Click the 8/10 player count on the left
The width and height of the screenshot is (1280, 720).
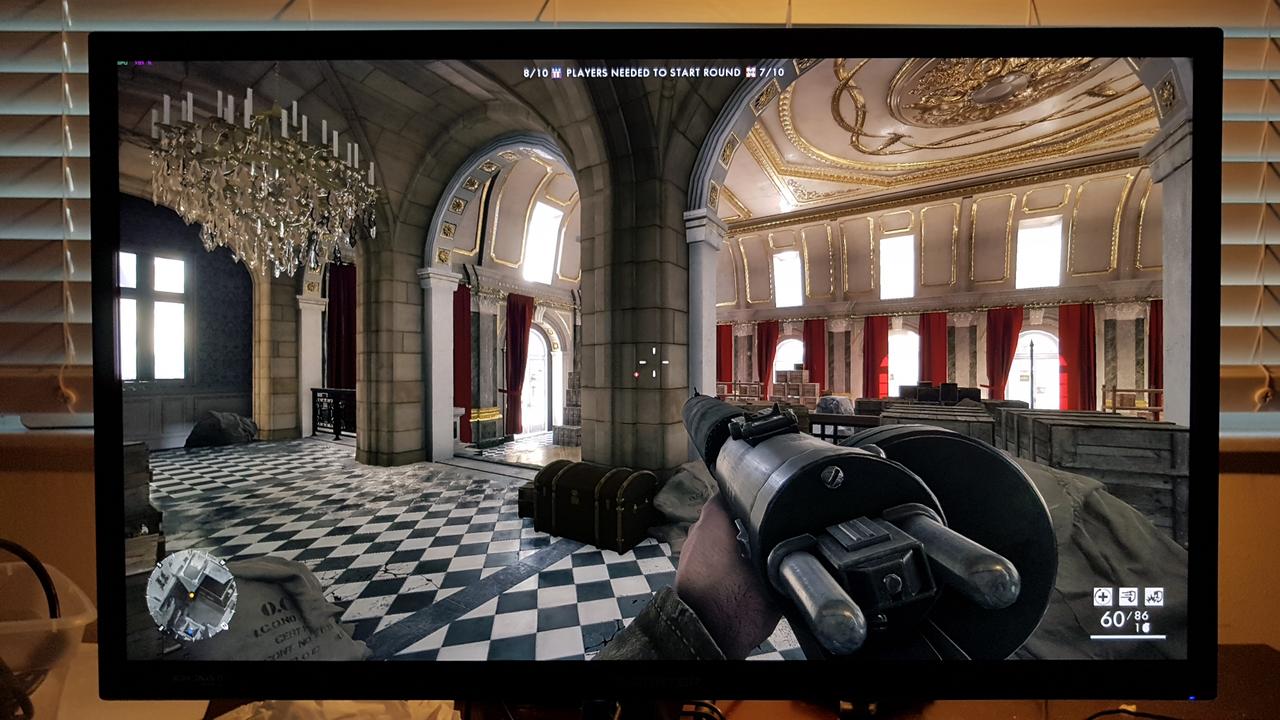pyautogui.click(x=536, y=72)
